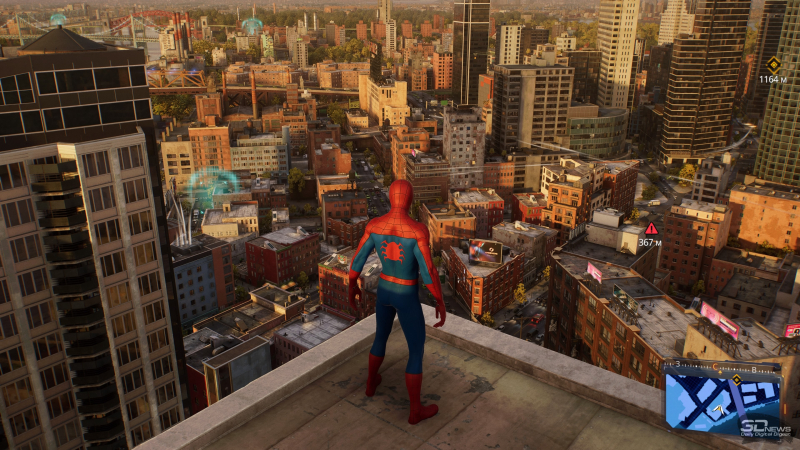
Task: Select the red triangle crime alert marker
Action: [x=651, y=228]
